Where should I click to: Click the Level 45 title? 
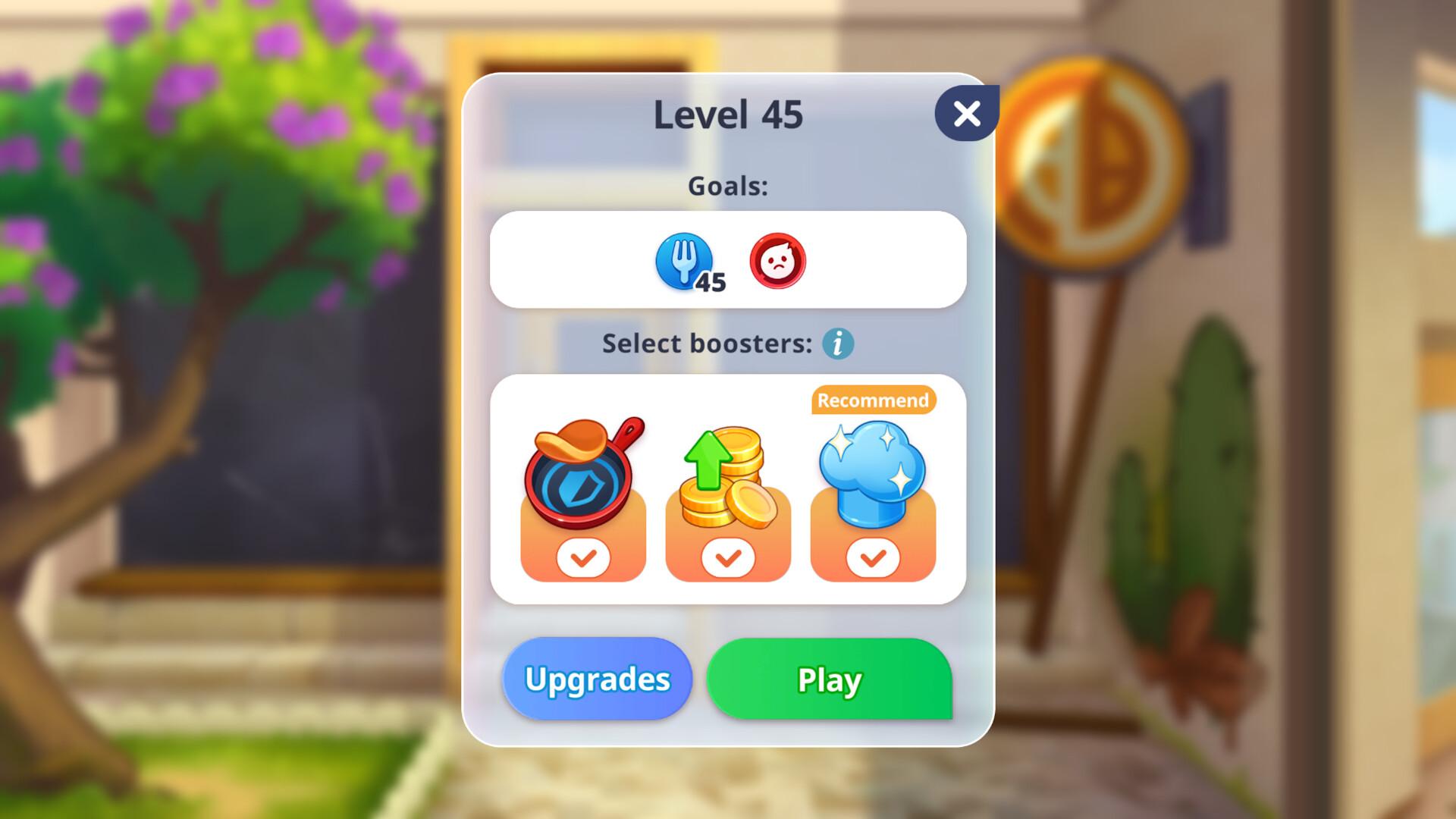click(727, 114)
